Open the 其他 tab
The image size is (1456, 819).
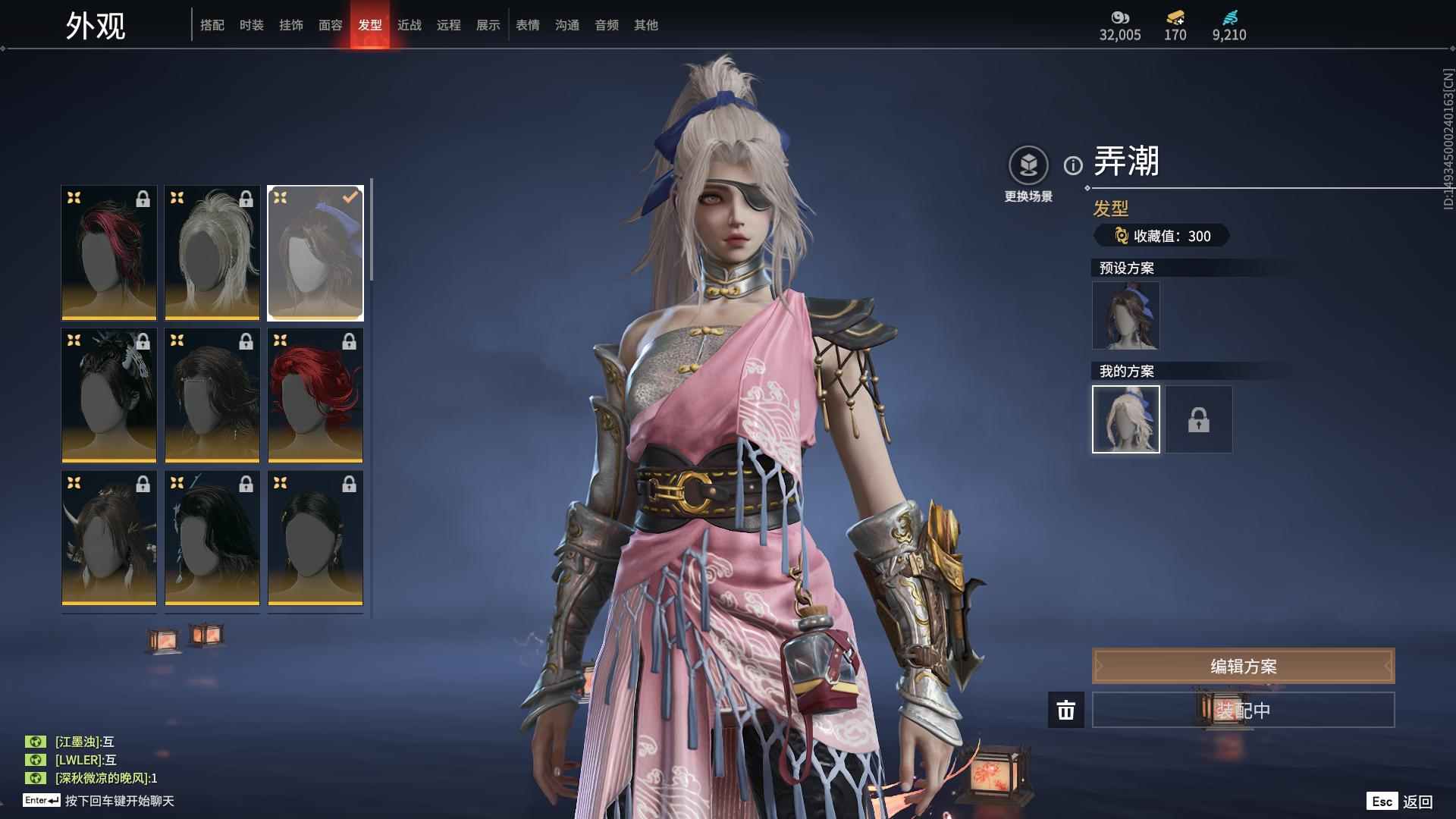(x=646, y=25)
